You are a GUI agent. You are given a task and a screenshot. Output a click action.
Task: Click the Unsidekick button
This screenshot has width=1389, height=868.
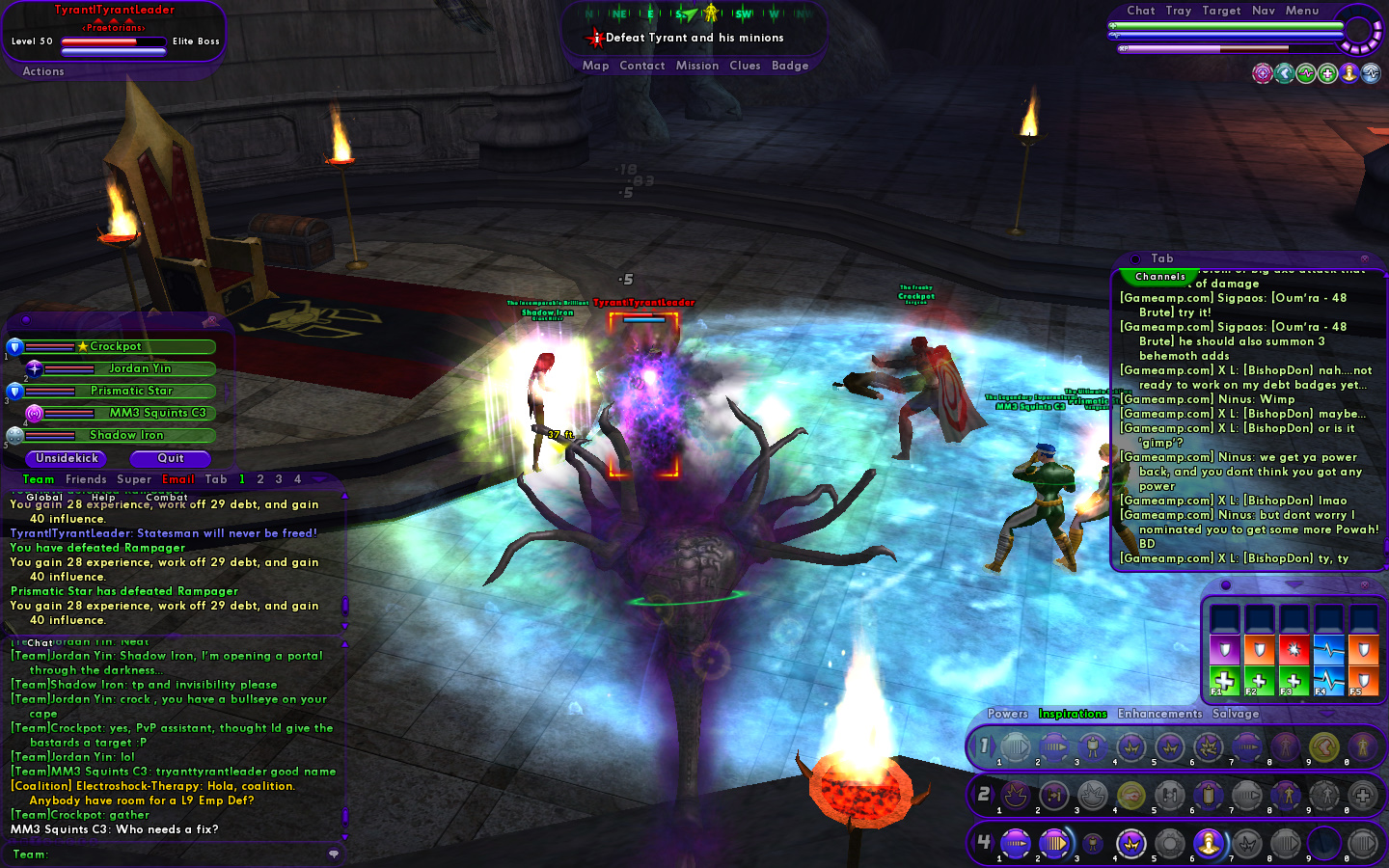[67, 458]
